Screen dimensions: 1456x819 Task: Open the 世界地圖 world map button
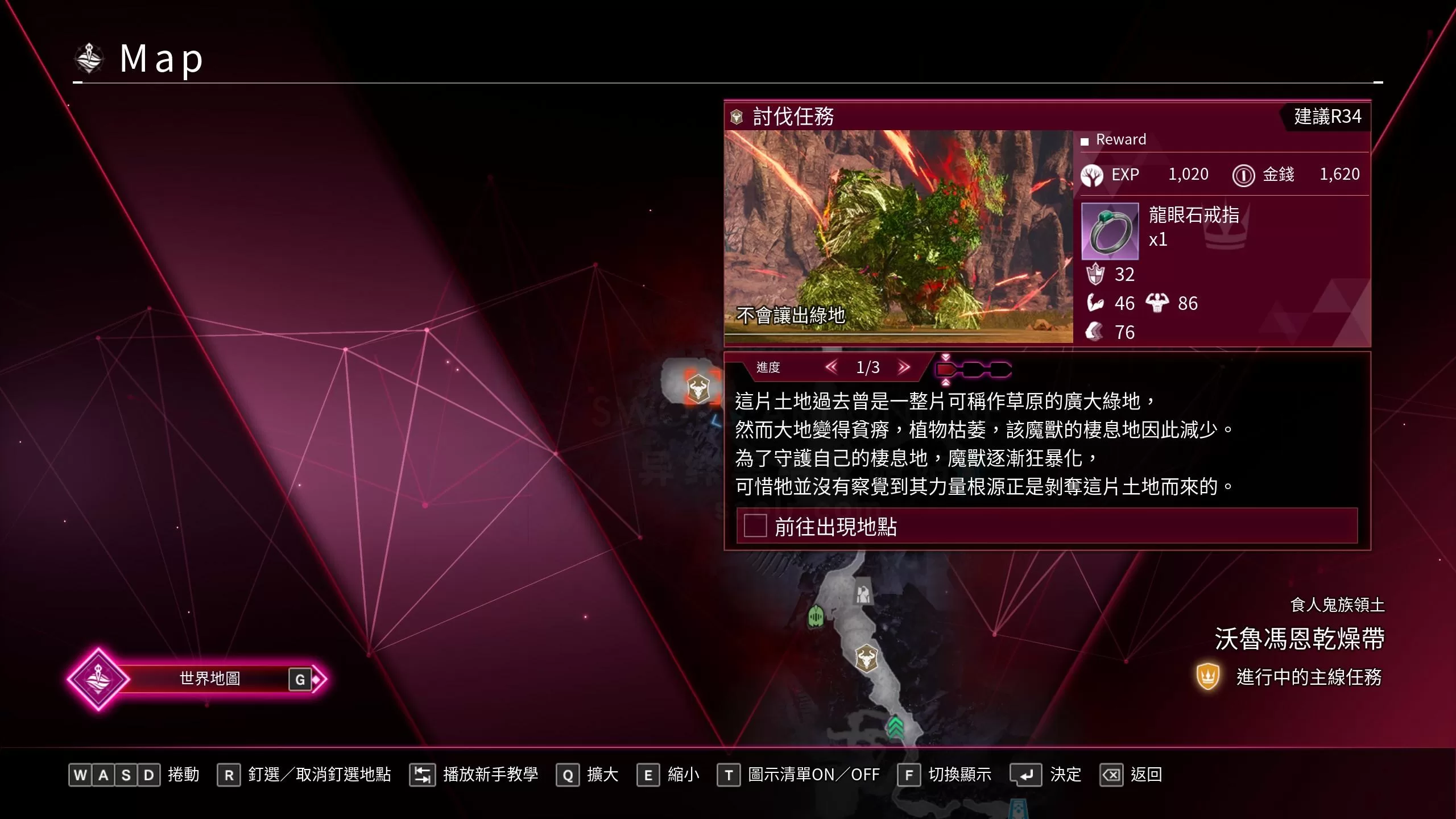click(x=209, y=679)
